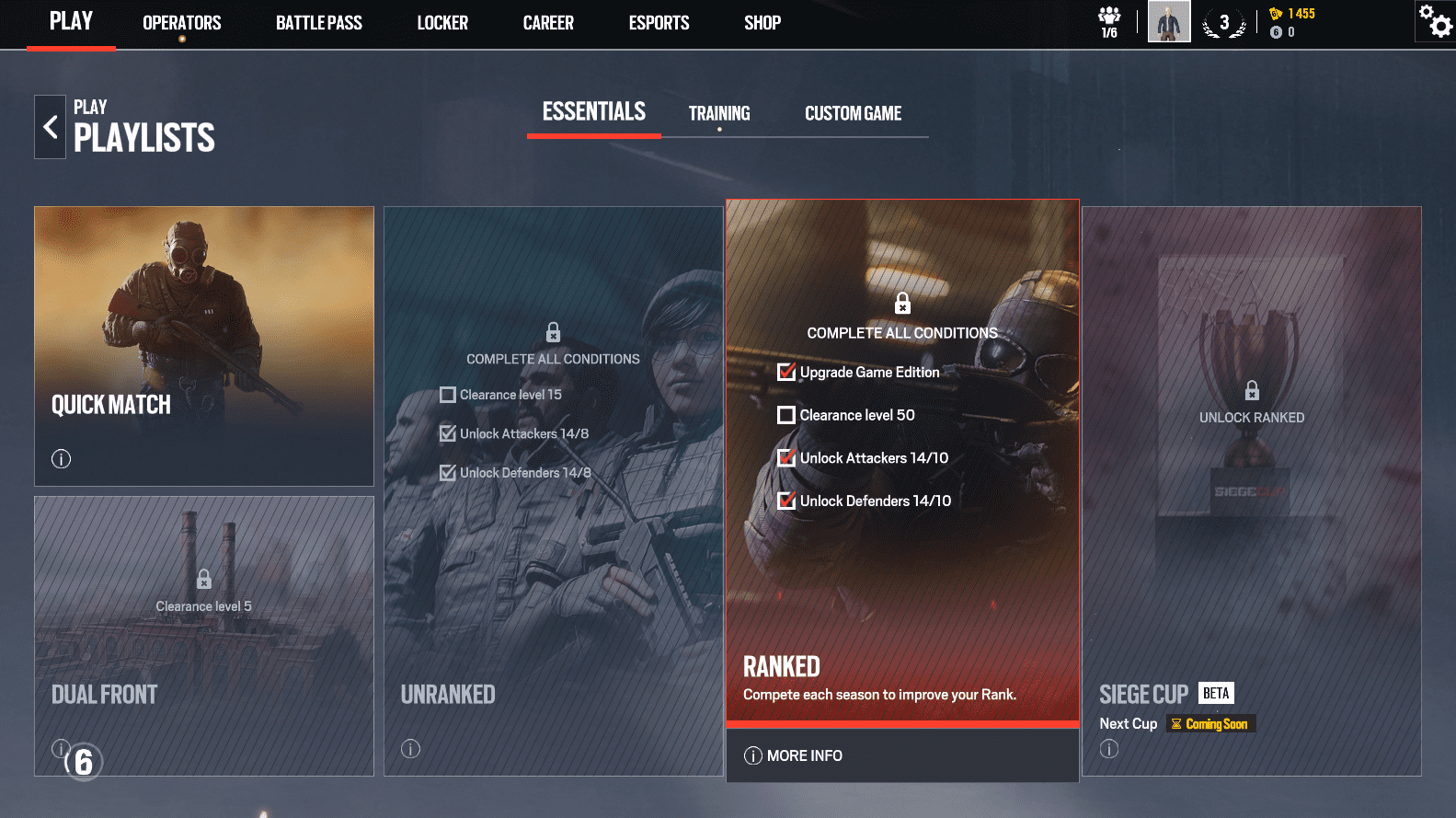Viewport: 1456px width, 818px height.
Task: Select the Dual Front playlist card
Action: click(x=203, y=635)
